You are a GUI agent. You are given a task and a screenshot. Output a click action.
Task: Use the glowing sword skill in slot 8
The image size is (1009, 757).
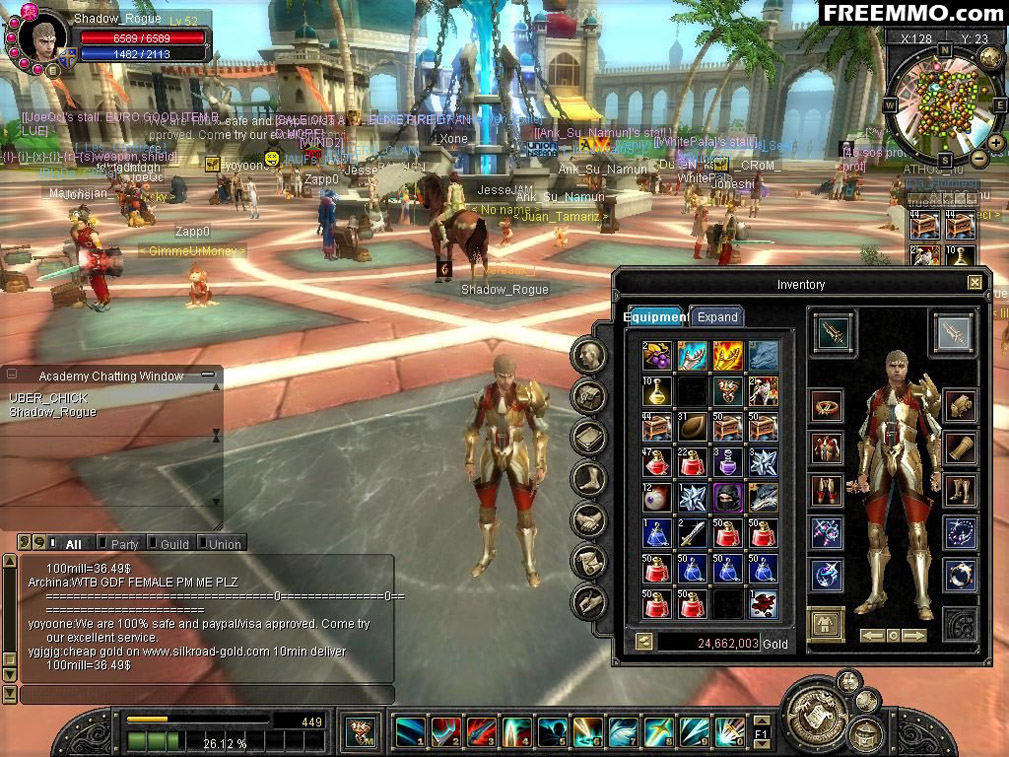[659, 732]
